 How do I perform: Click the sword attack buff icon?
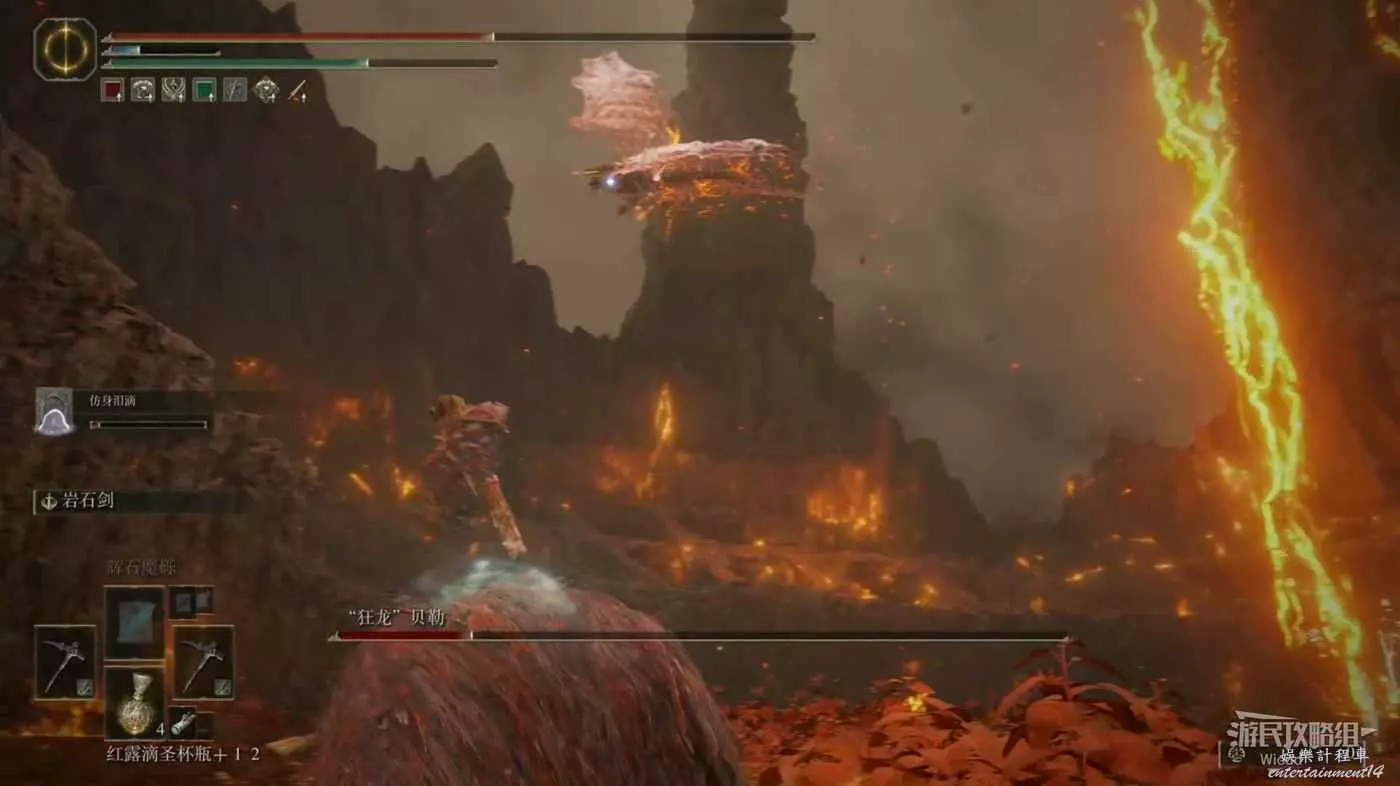point(297,90)
